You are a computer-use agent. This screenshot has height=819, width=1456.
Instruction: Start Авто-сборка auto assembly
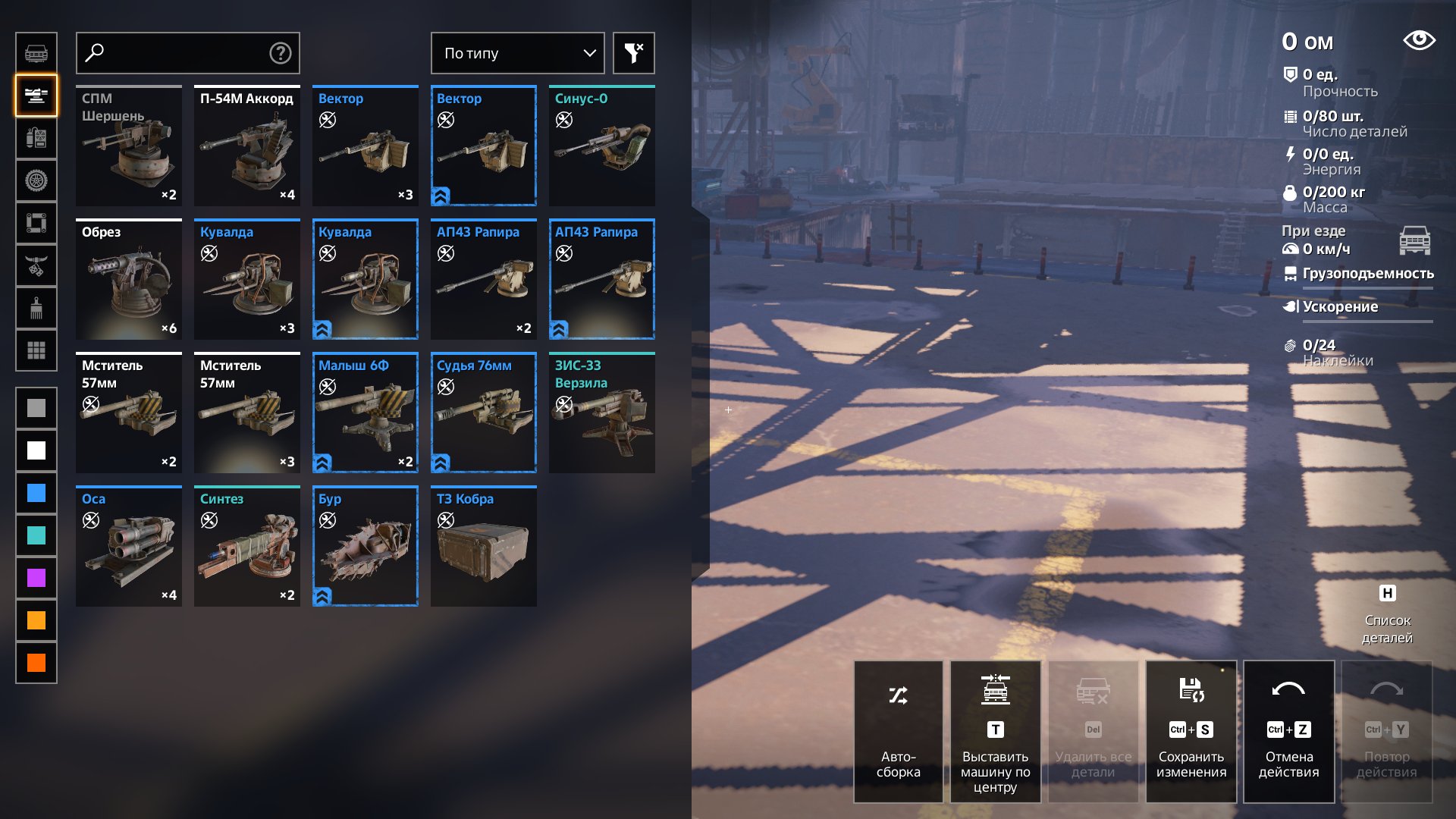pos(899,732)
